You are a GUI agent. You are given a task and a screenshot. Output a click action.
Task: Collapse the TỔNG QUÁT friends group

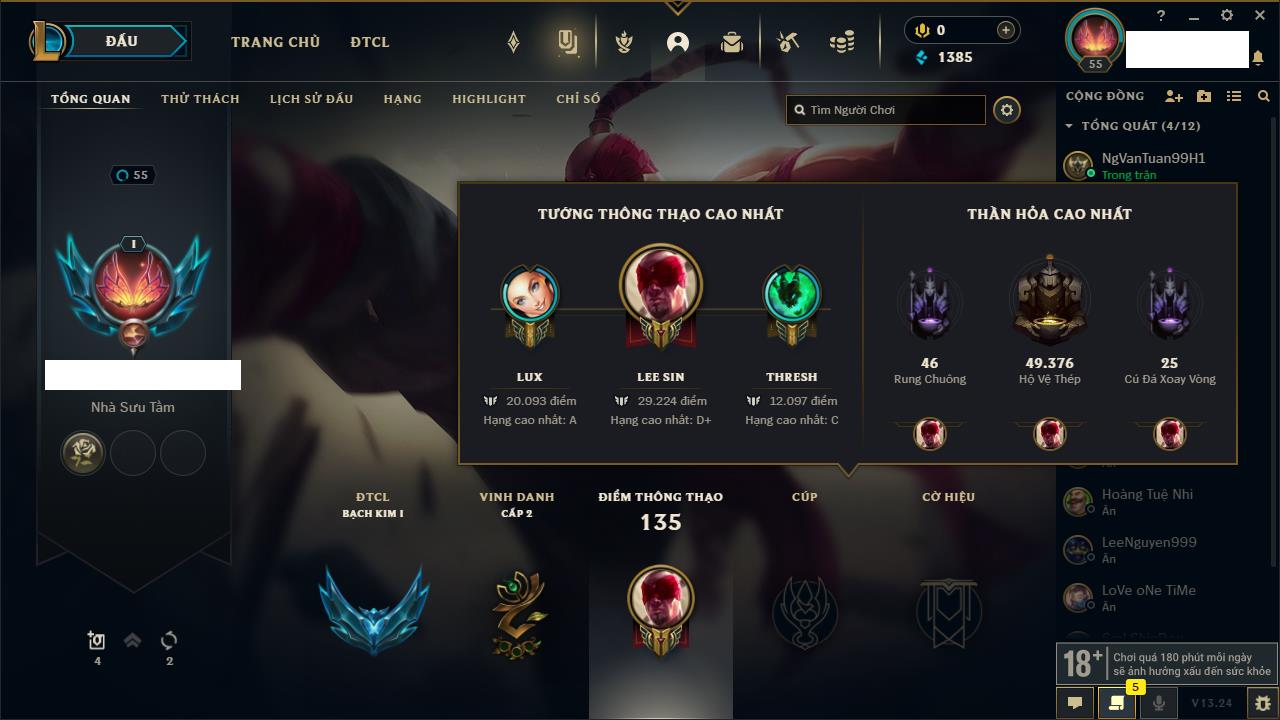1069,126
